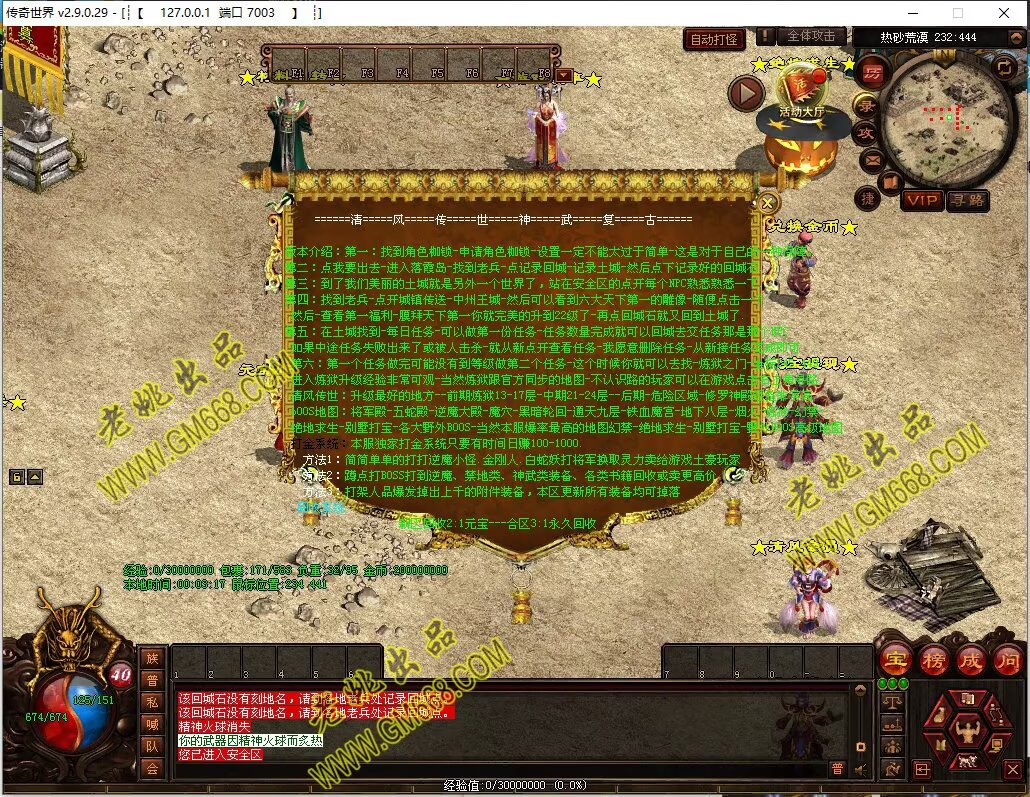Viewport: 1030px width, 797px height.
Task: Click the round play arrow button
Action: (x=746, y=94)
